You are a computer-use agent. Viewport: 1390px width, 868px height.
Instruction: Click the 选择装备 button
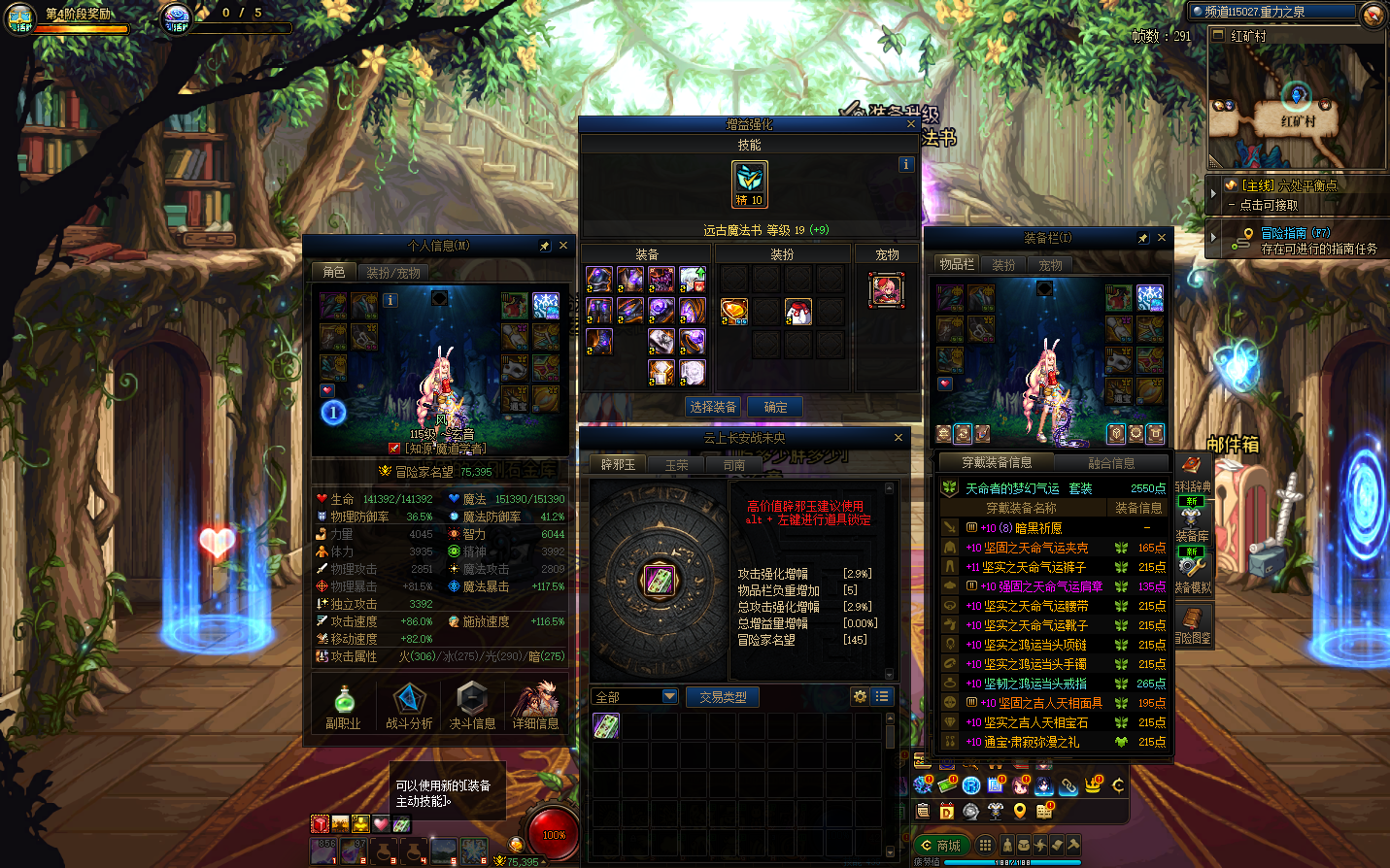tap(713, 407)
